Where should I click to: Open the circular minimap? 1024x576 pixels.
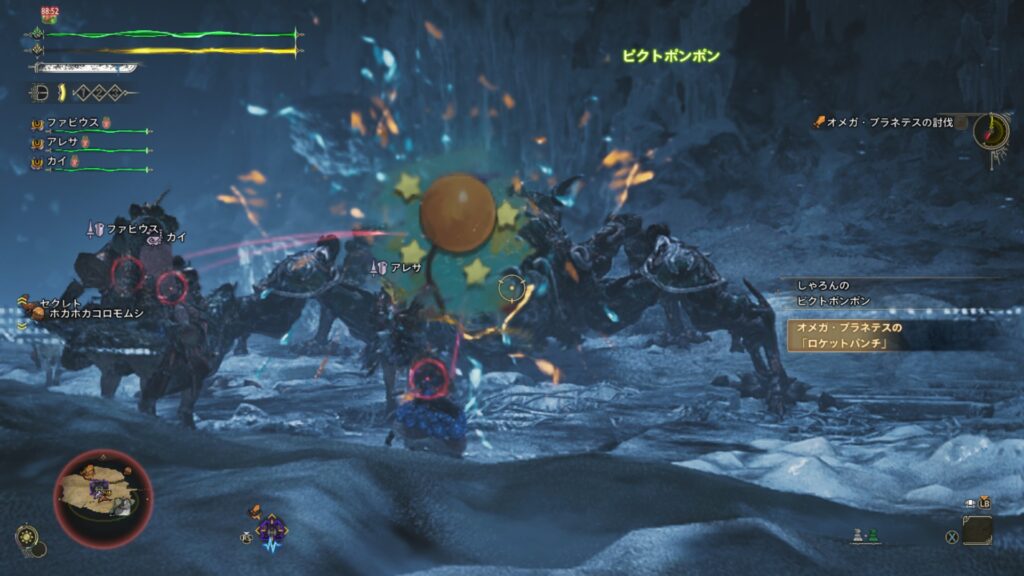point(103,499)
